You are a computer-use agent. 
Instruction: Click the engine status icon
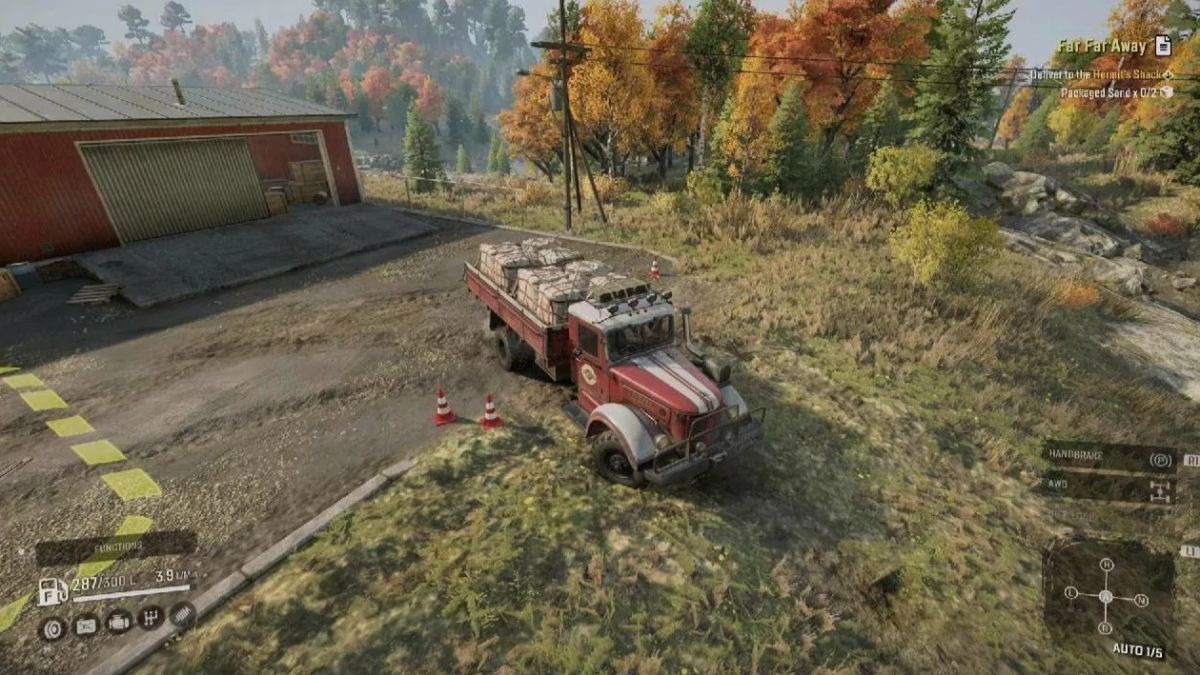coord(118,622)
